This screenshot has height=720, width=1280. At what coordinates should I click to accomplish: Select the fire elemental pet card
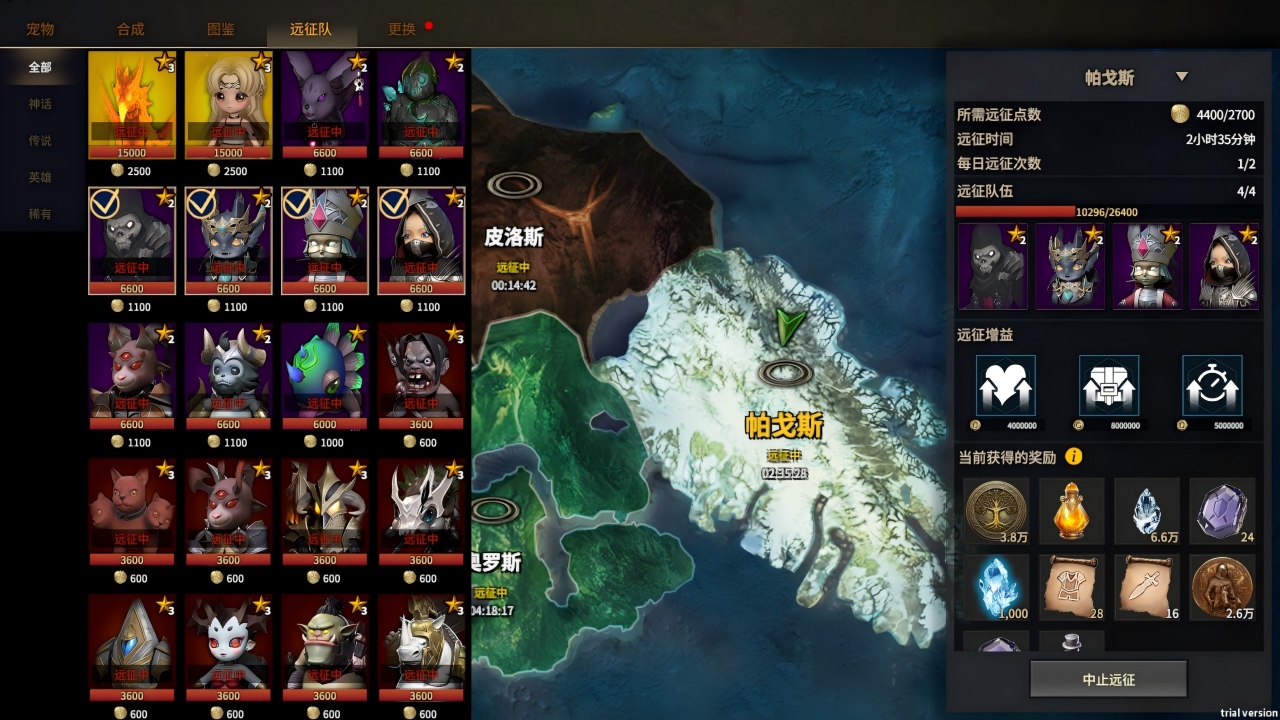tap(132, 104)
